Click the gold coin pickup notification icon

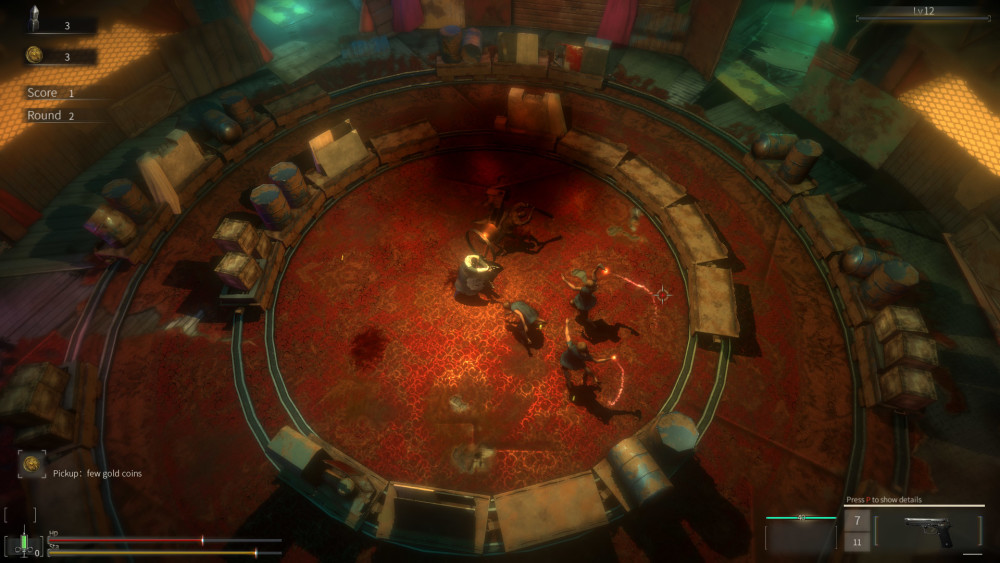point(32,464)
